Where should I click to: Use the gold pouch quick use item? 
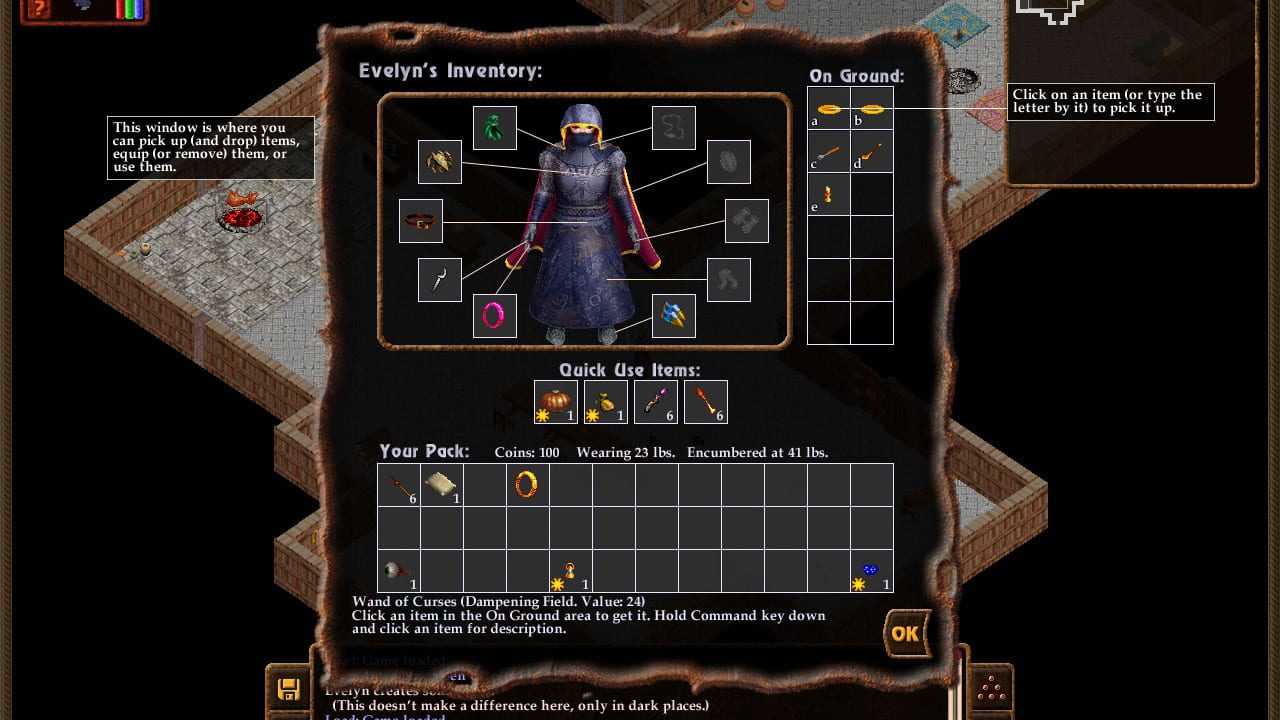click(605, 402)
